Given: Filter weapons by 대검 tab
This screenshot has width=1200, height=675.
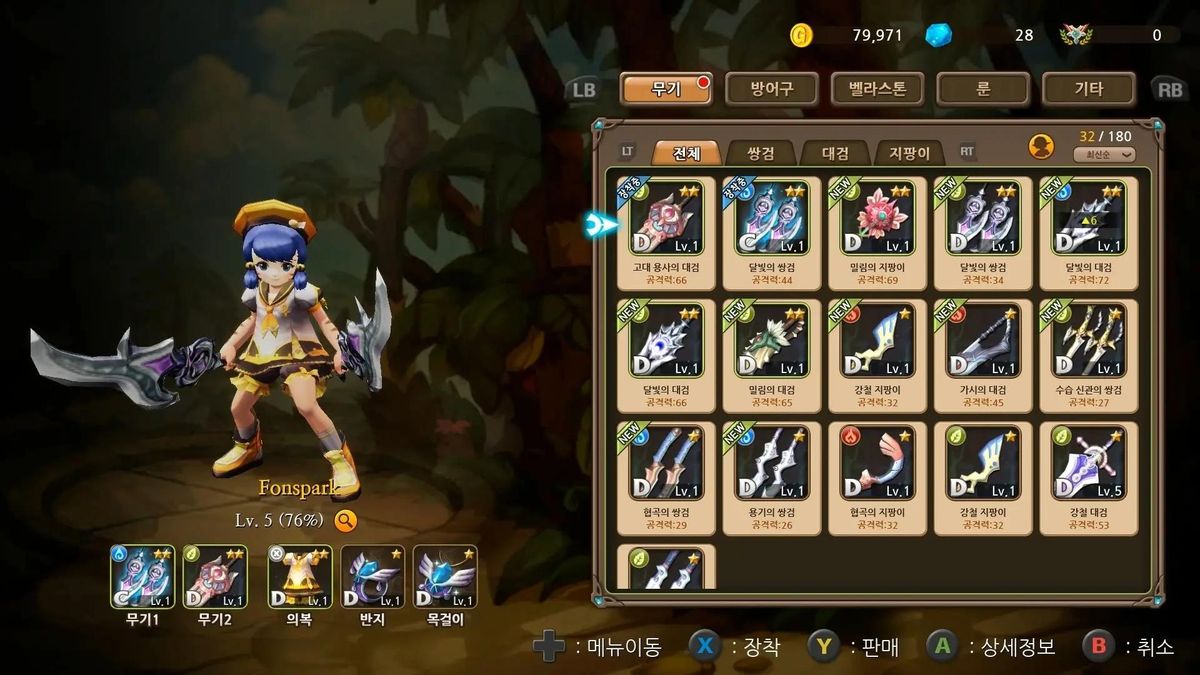Looking at the screenshot, I should pyautogui.click(x=835, y=153).
